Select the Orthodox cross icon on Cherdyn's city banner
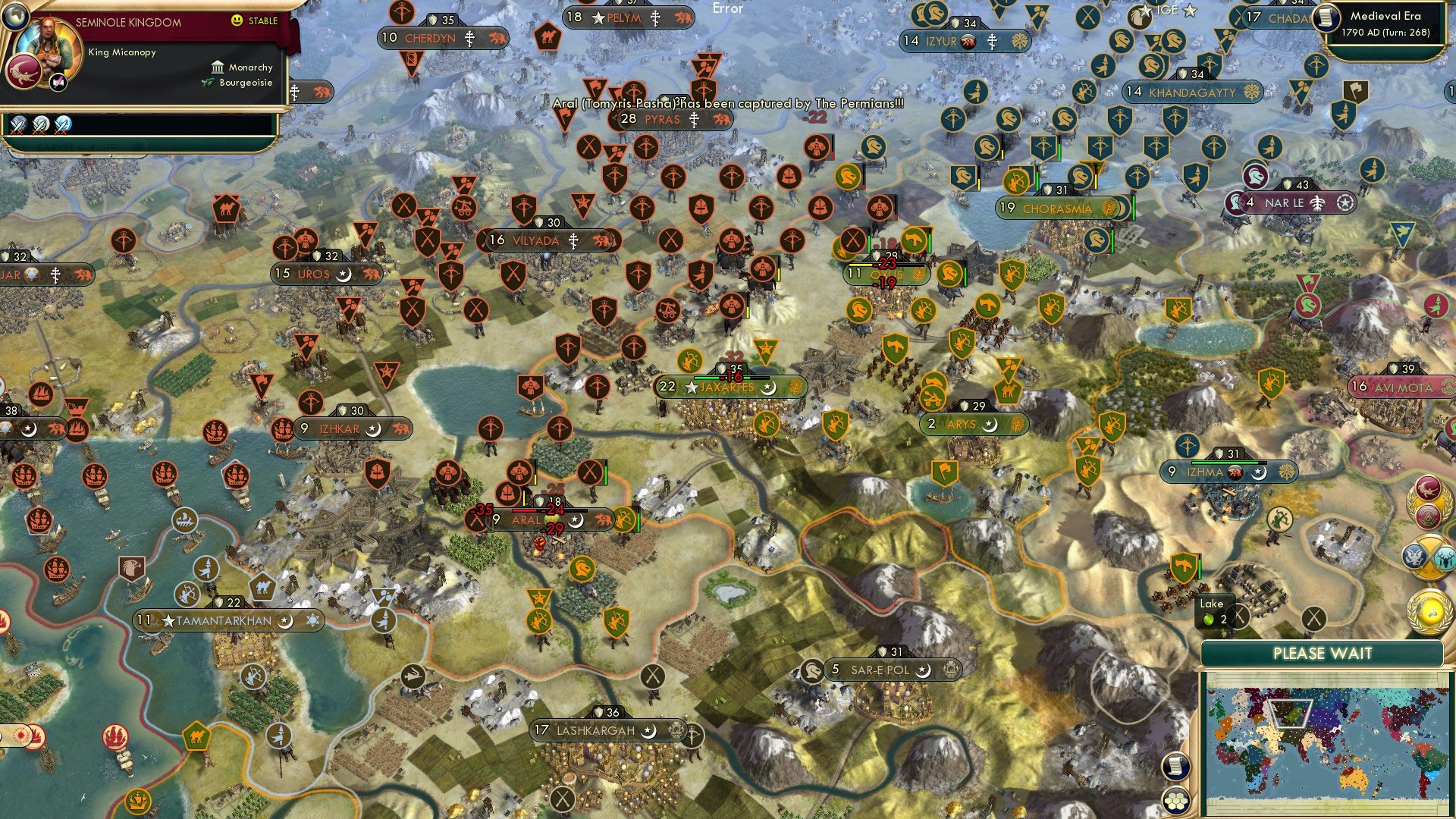This screenshot has height=819, width=1456. [471, 38]
